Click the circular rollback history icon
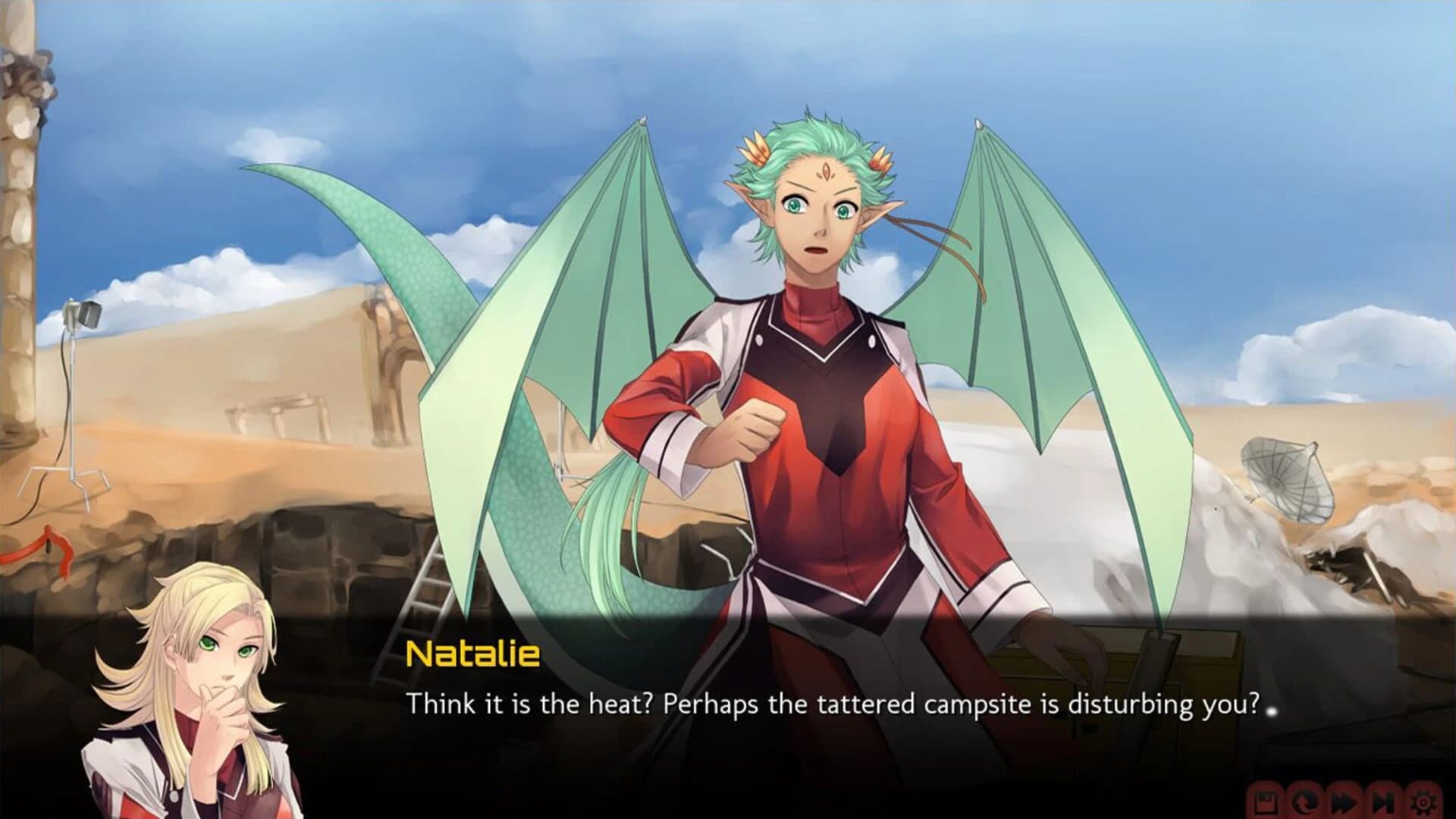The image size is (1456, 819). coord(1304,802)
